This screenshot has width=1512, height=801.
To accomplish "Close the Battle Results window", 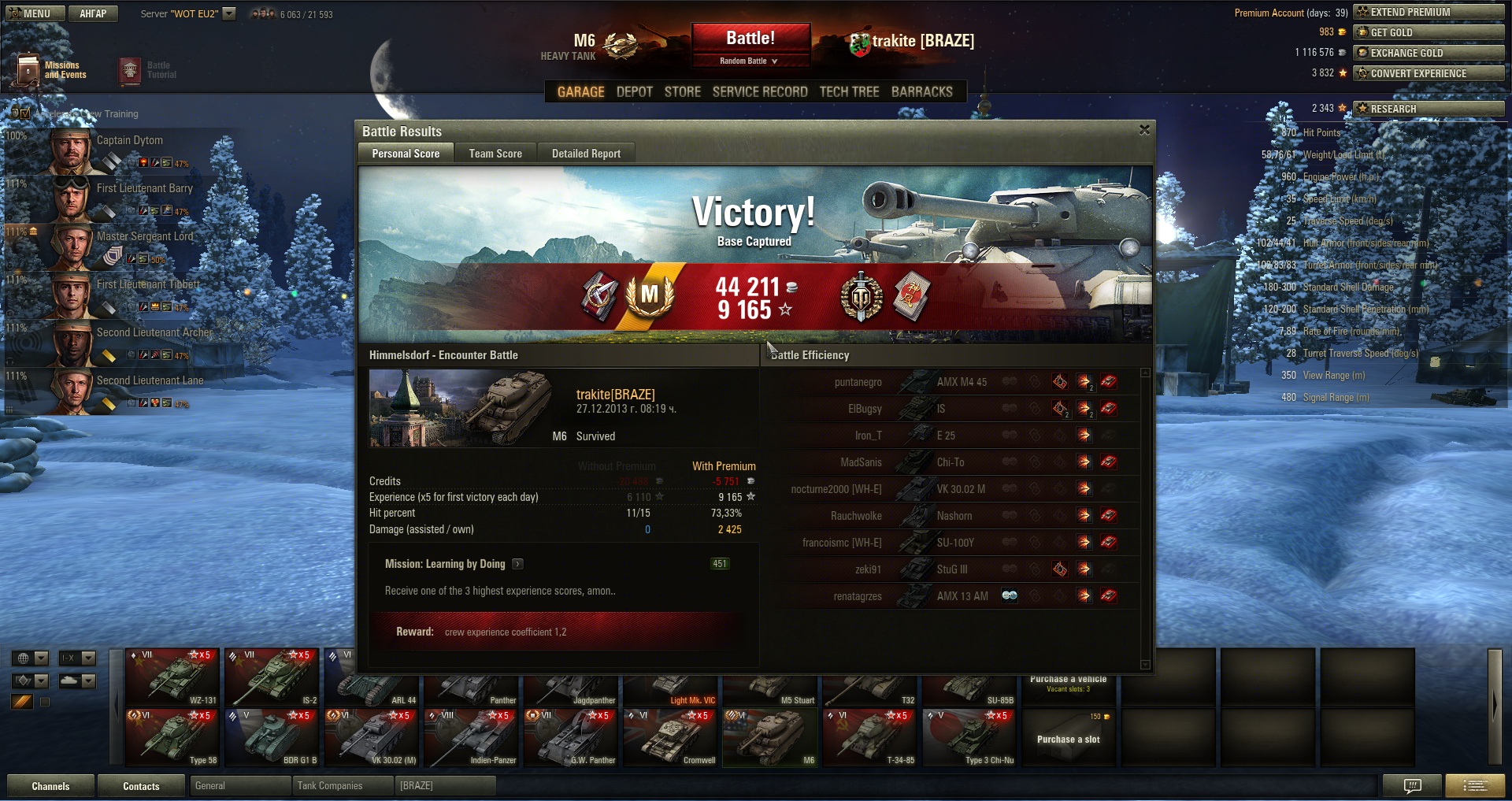I will pos(1144,130).
